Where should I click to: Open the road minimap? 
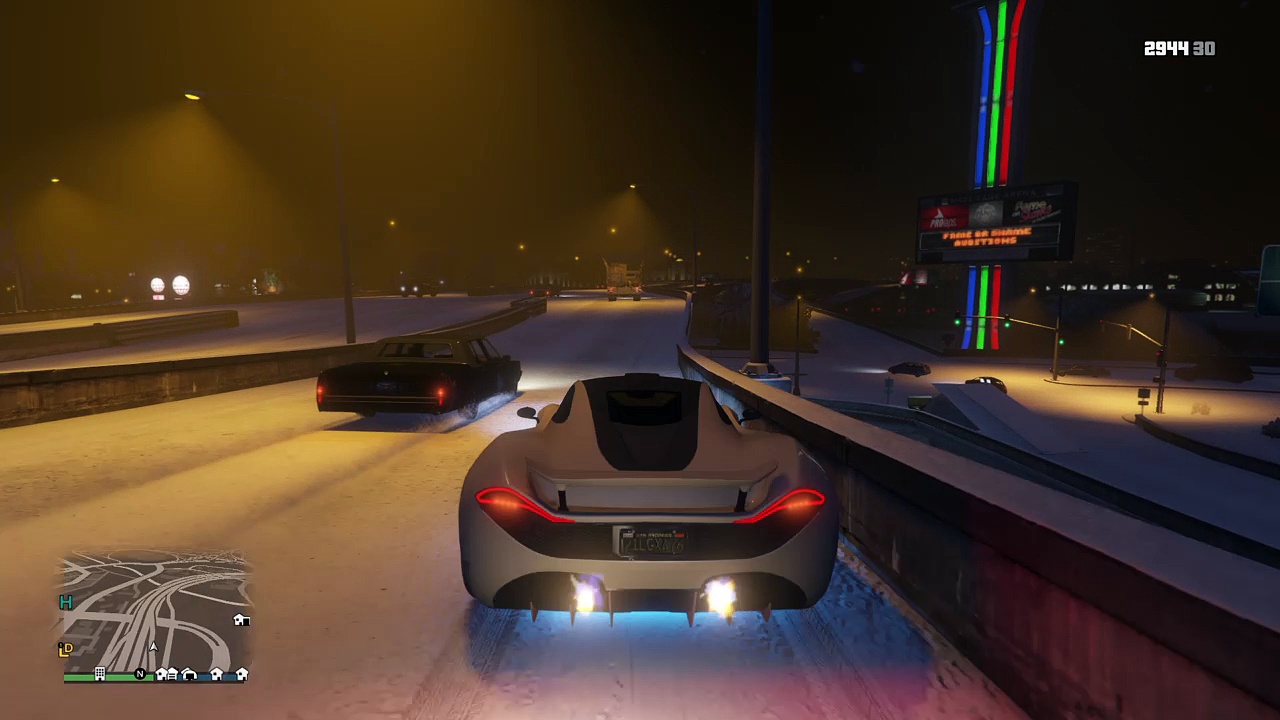click(156, 610)
